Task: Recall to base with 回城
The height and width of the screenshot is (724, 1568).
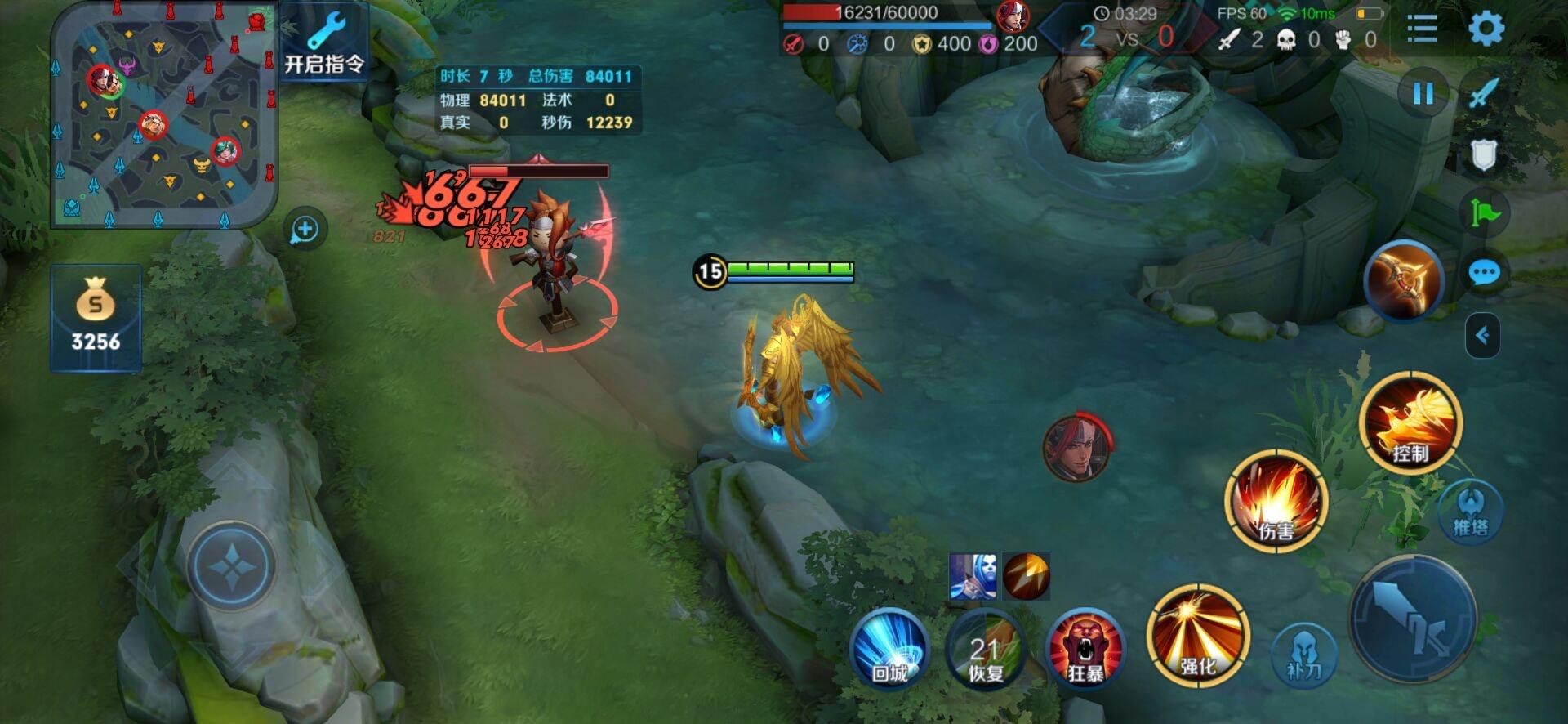Action: (889, 650)
